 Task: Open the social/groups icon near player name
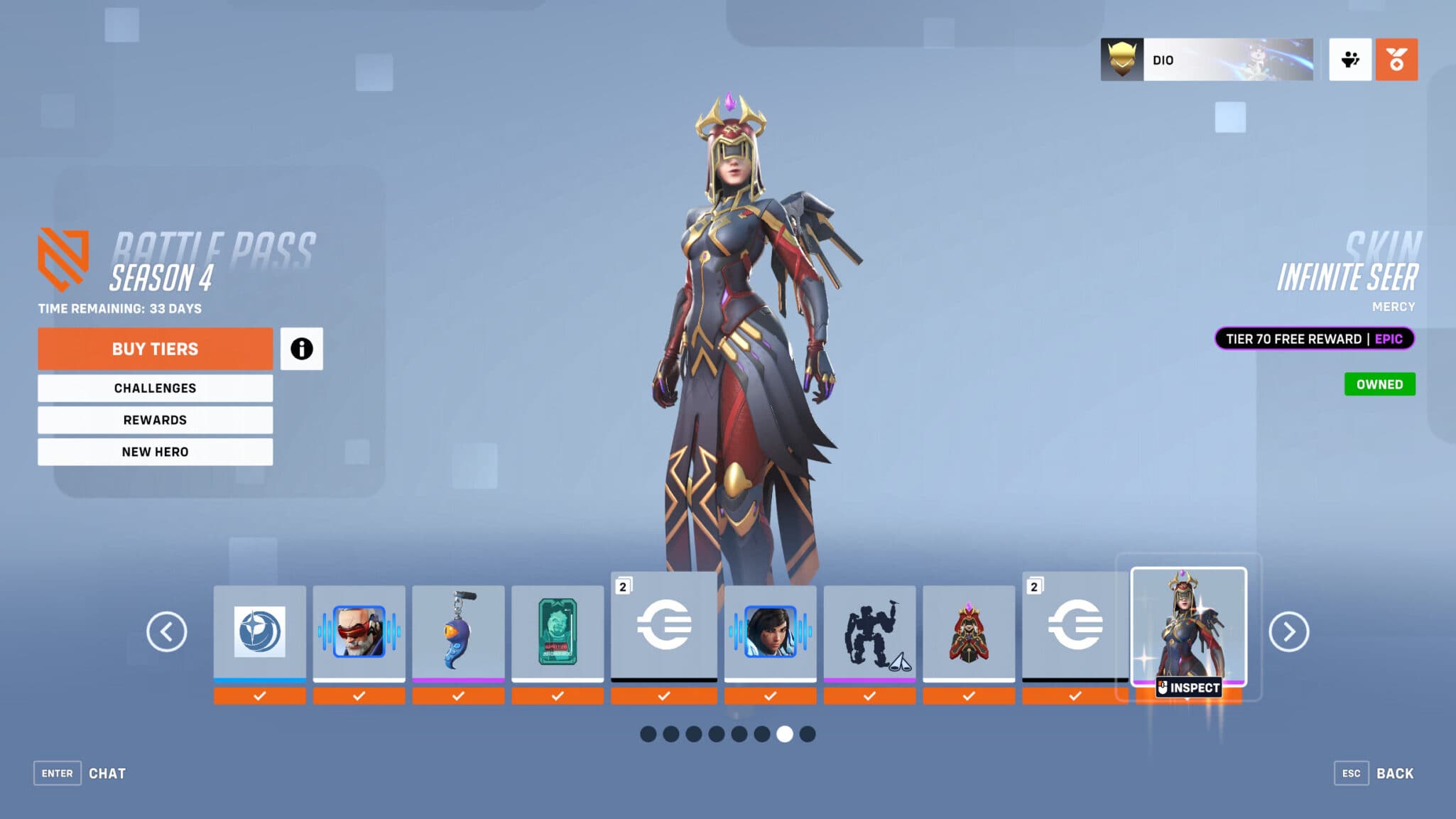coord(1349,60)
